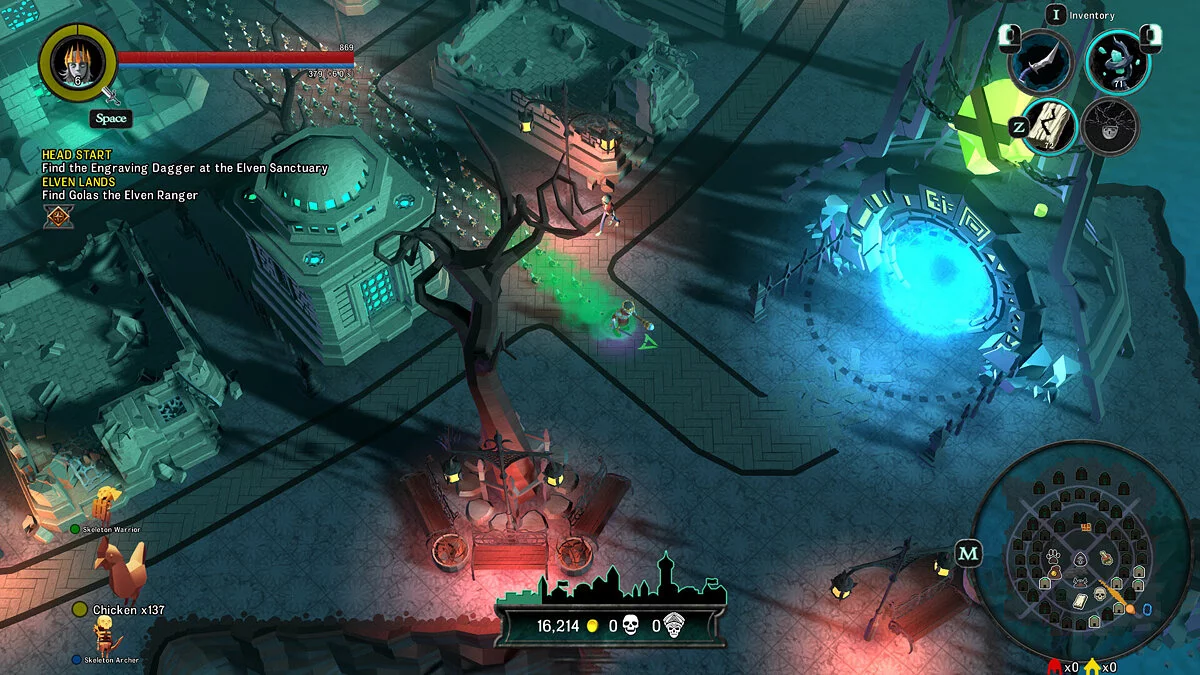The width and height of the screenshot is (1200, 675).
Task: Click the treasure chest marker on minimap
Action: (x=1085, y=525)
